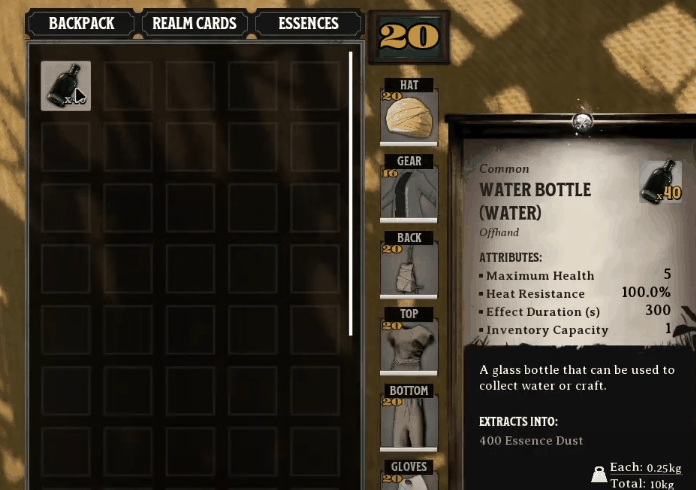This screenshot has width=696, height=490.
Task: Pick the Bottom clothing slot
Action: (409, 419)
